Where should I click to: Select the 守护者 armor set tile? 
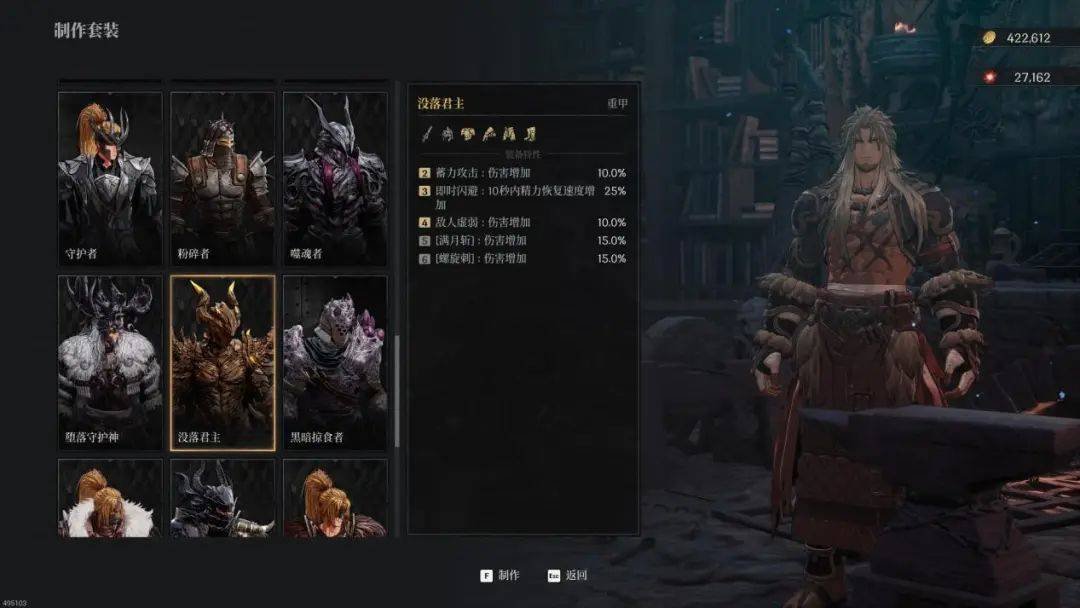(x=110, y=178)
